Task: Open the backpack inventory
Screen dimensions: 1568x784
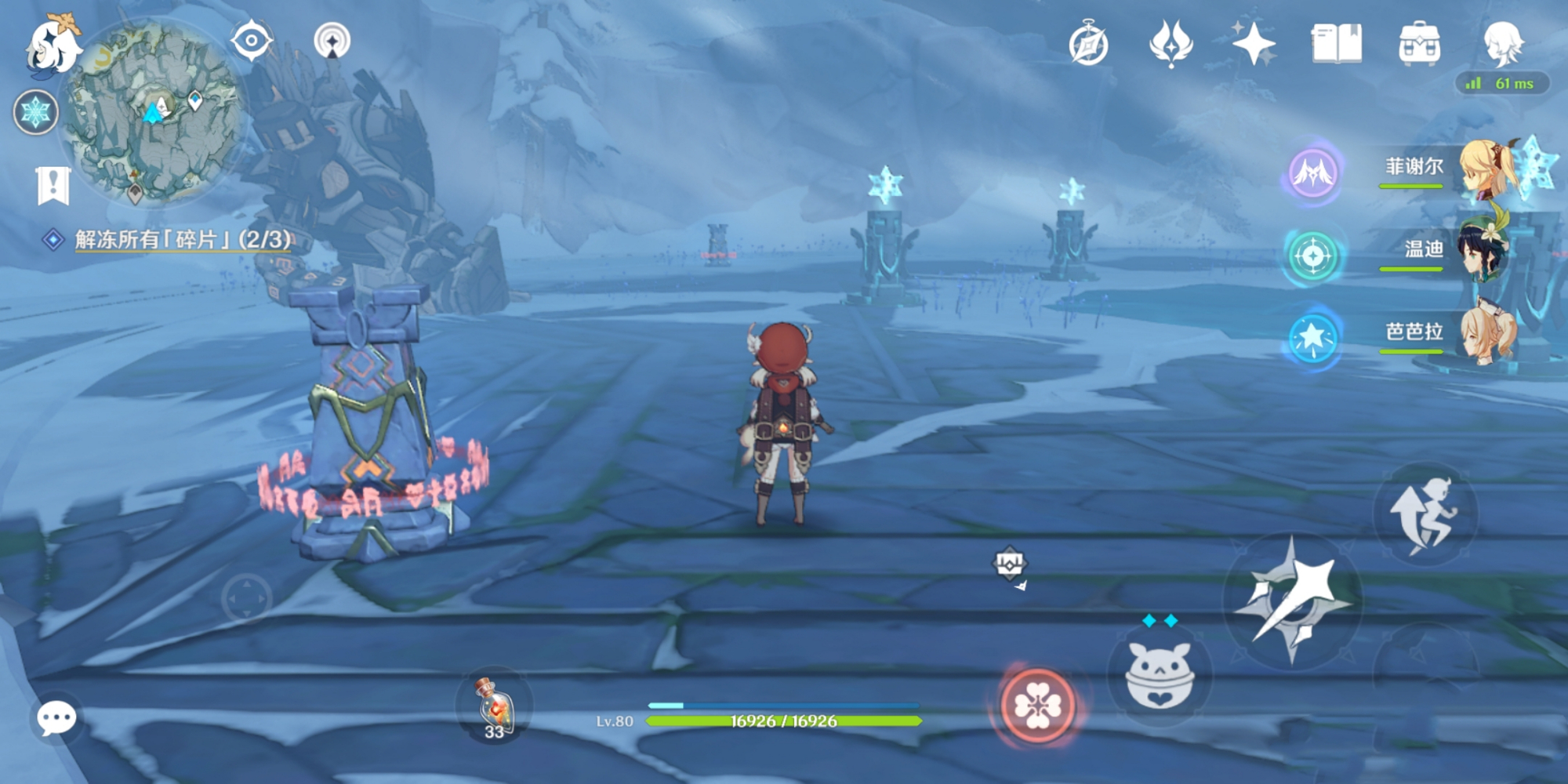Action: click(1419, 44)
